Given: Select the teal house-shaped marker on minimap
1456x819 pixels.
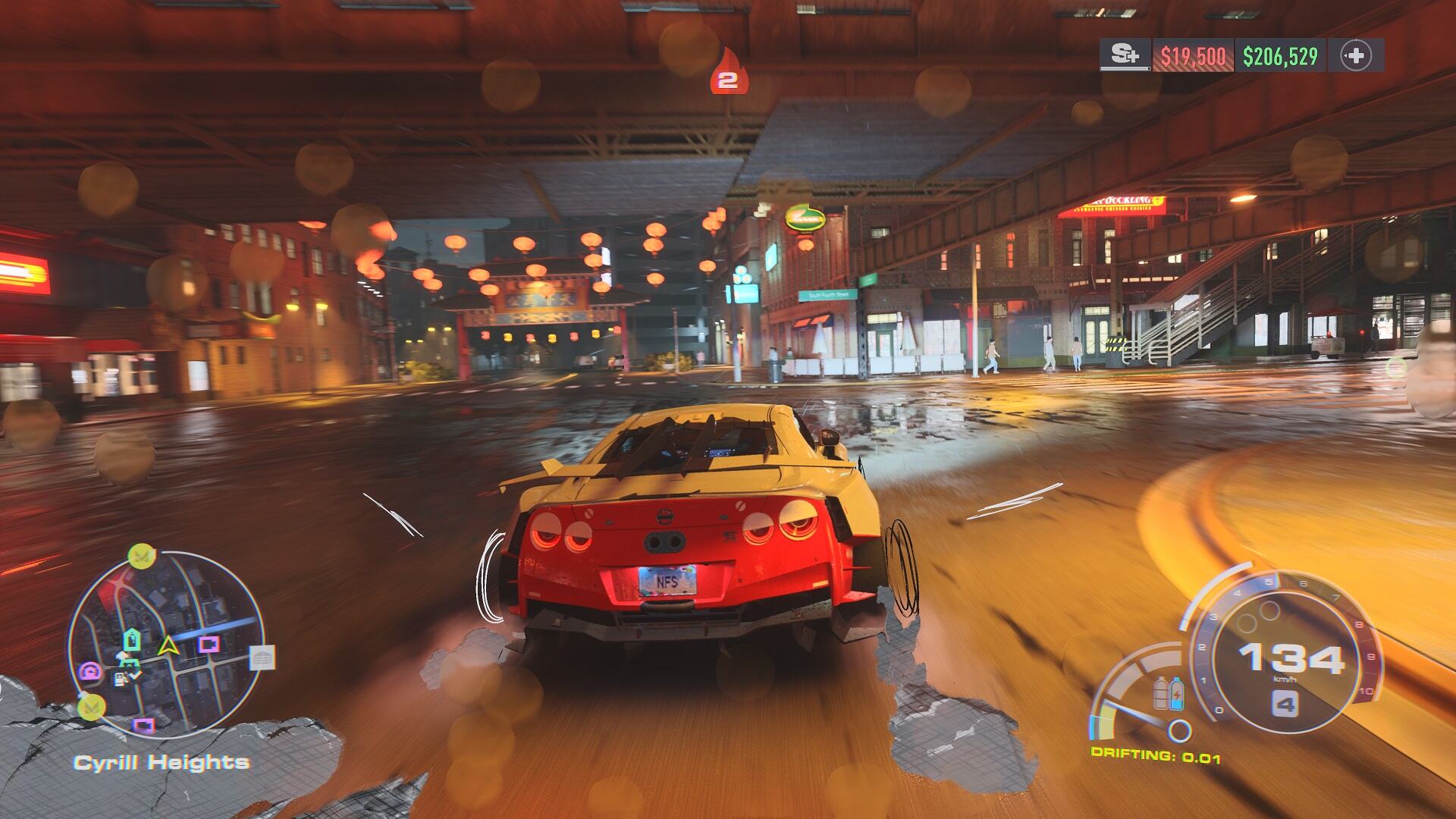Looking at the screenshot, I should coord(132,639).
